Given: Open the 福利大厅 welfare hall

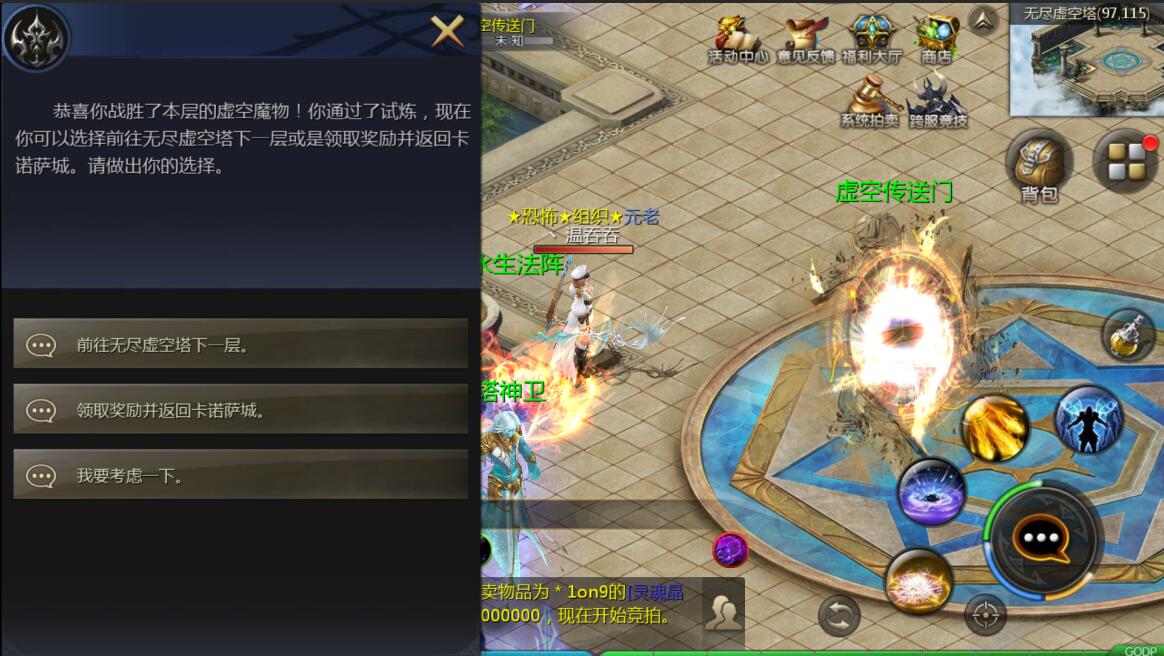Looking at the screenshot, I should pyautogui.click(x=871, y=40).
